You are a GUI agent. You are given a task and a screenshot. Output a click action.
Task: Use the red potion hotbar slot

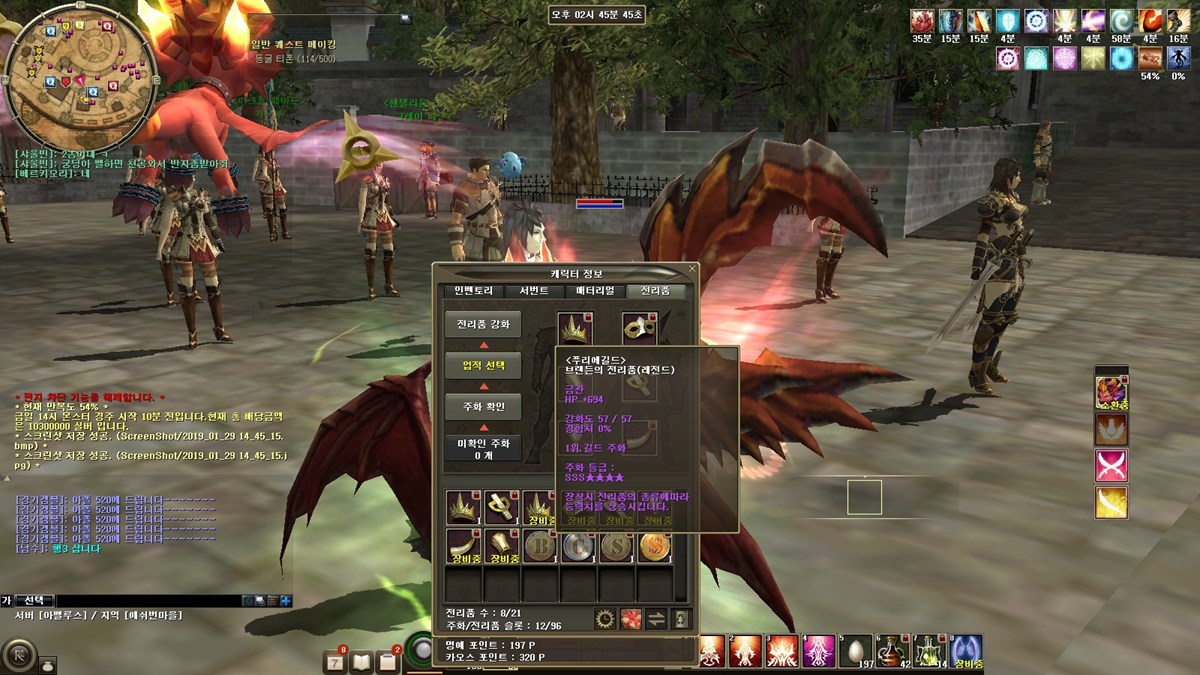point(891,649)
